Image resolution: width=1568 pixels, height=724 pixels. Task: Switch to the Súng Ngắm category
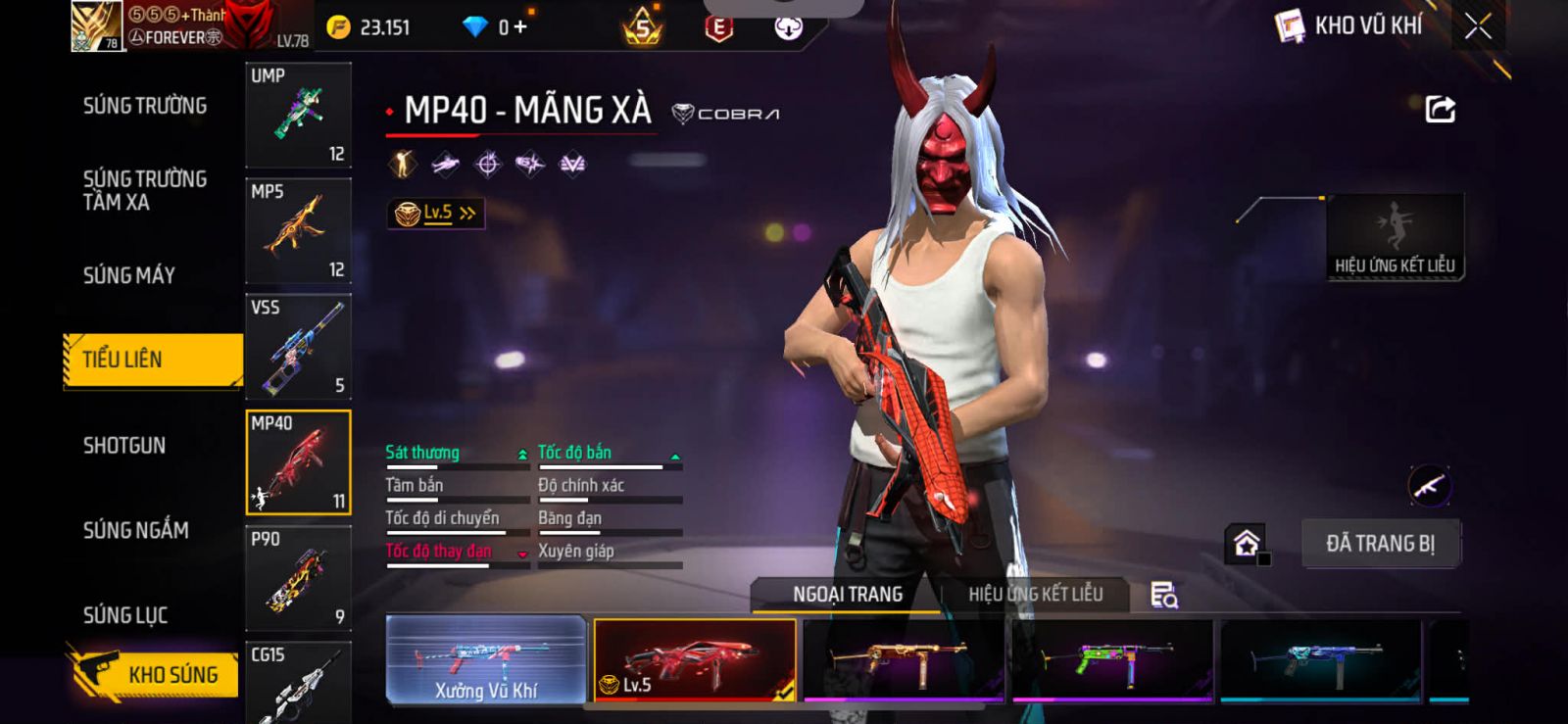(136, 530)
